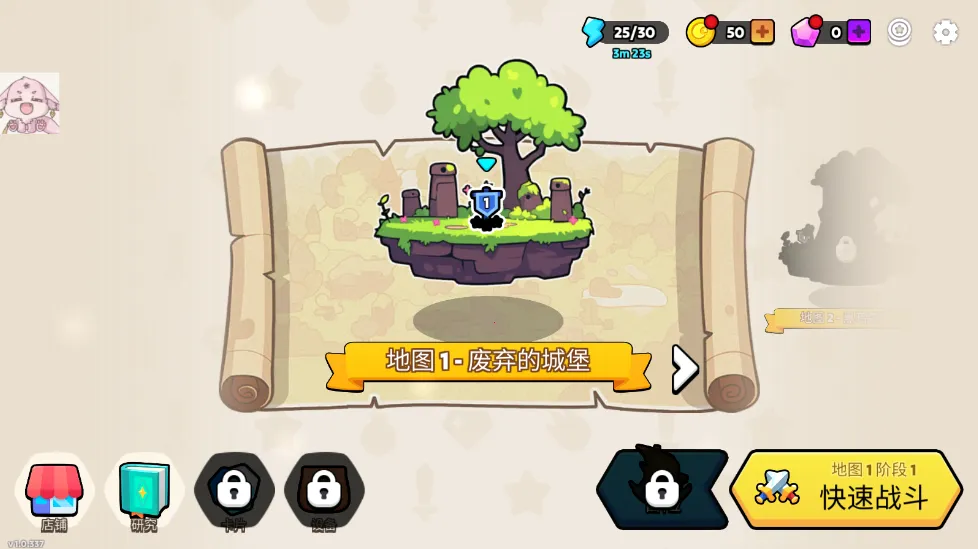Open the 店铺 shop
Image resolution: width=978 pixels, height=549 pixels.
pyautogui.click(x=54, y=492)
